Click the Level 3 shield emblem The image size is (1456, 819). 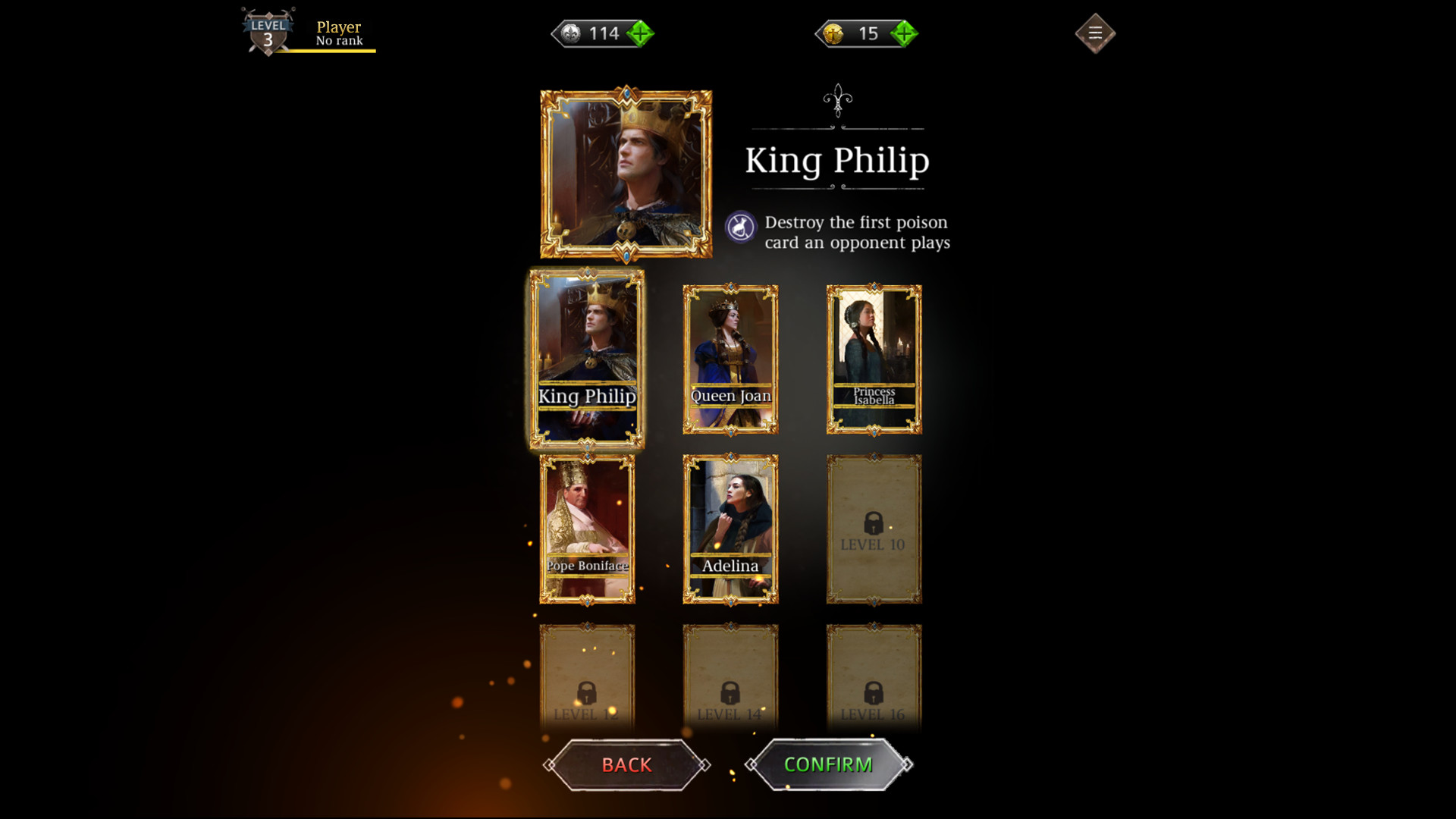pos(267,30)
